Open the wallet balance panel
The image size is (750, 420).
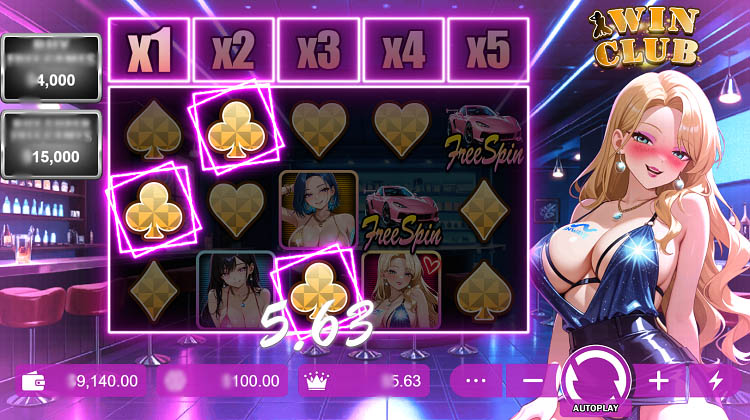click(82, 381)
